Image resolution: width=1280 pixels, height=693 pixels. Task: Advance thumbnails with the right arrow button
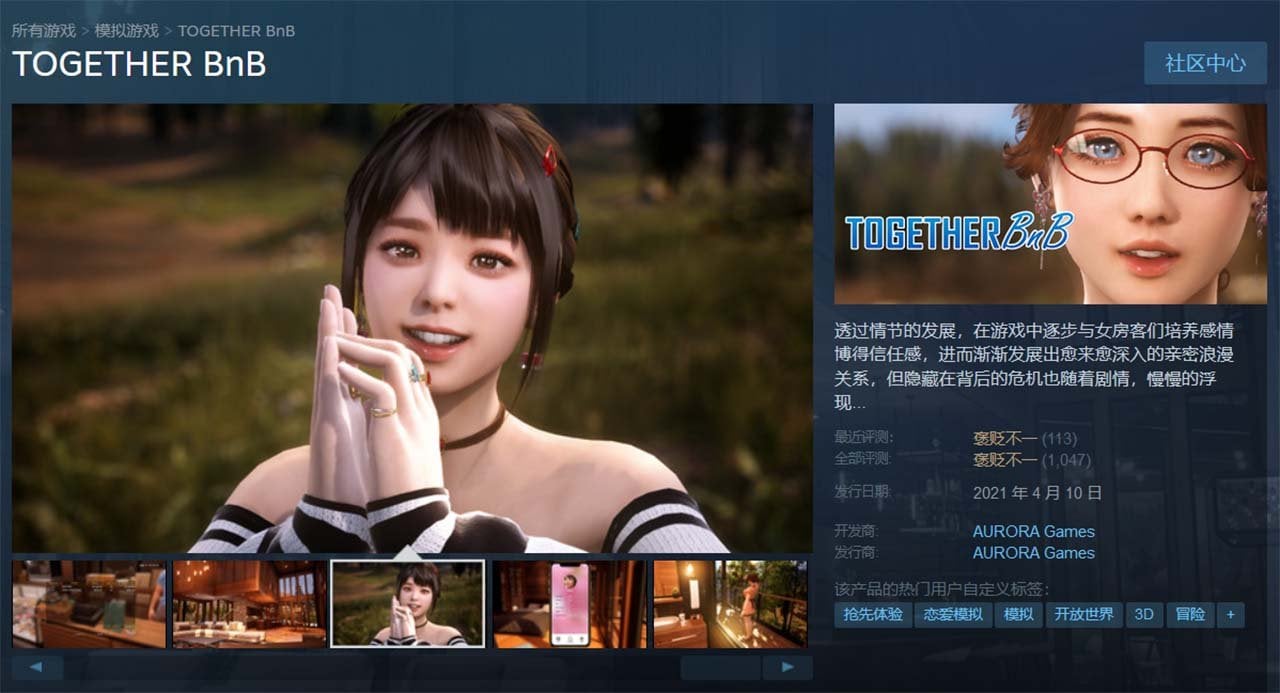(x=787, y=667)
